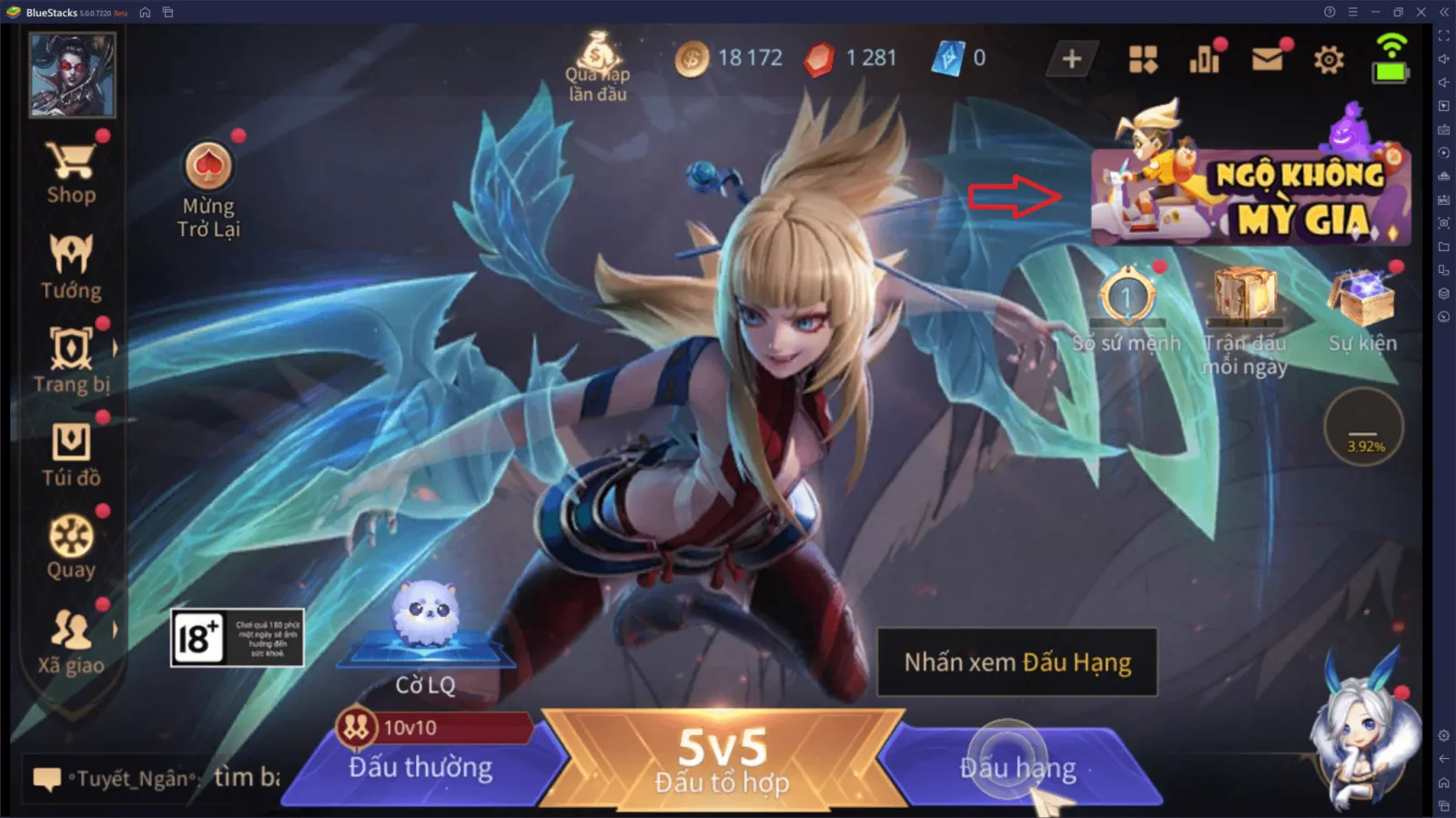Expand the Trang bị side arrow
This screenshot has height=818, width=1456.
coord(115,347)
